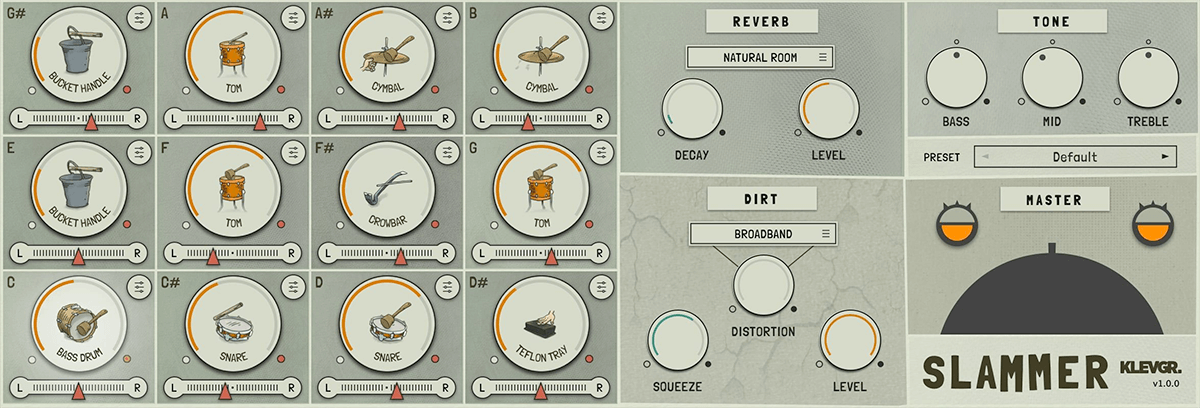Select the Treble tone knob
The image size is (1200, 408).
pos(1147,76)
